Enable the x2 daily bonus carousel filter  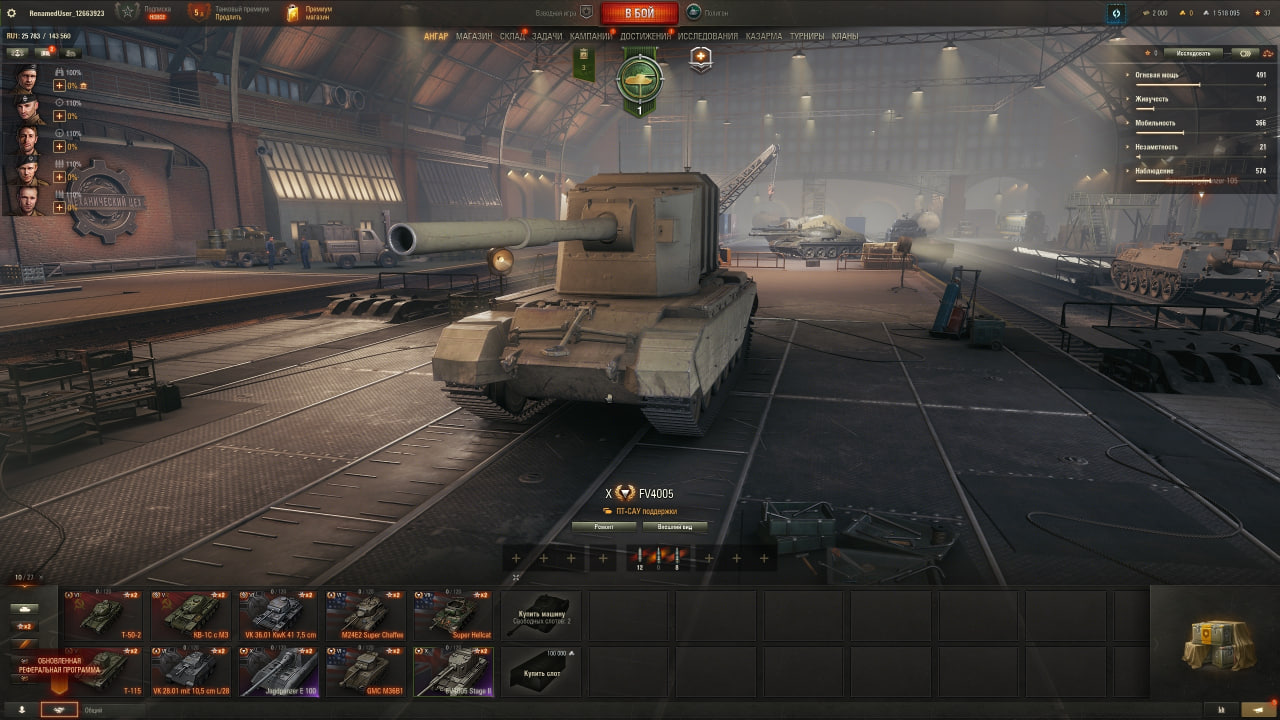[x=24, y=626]
